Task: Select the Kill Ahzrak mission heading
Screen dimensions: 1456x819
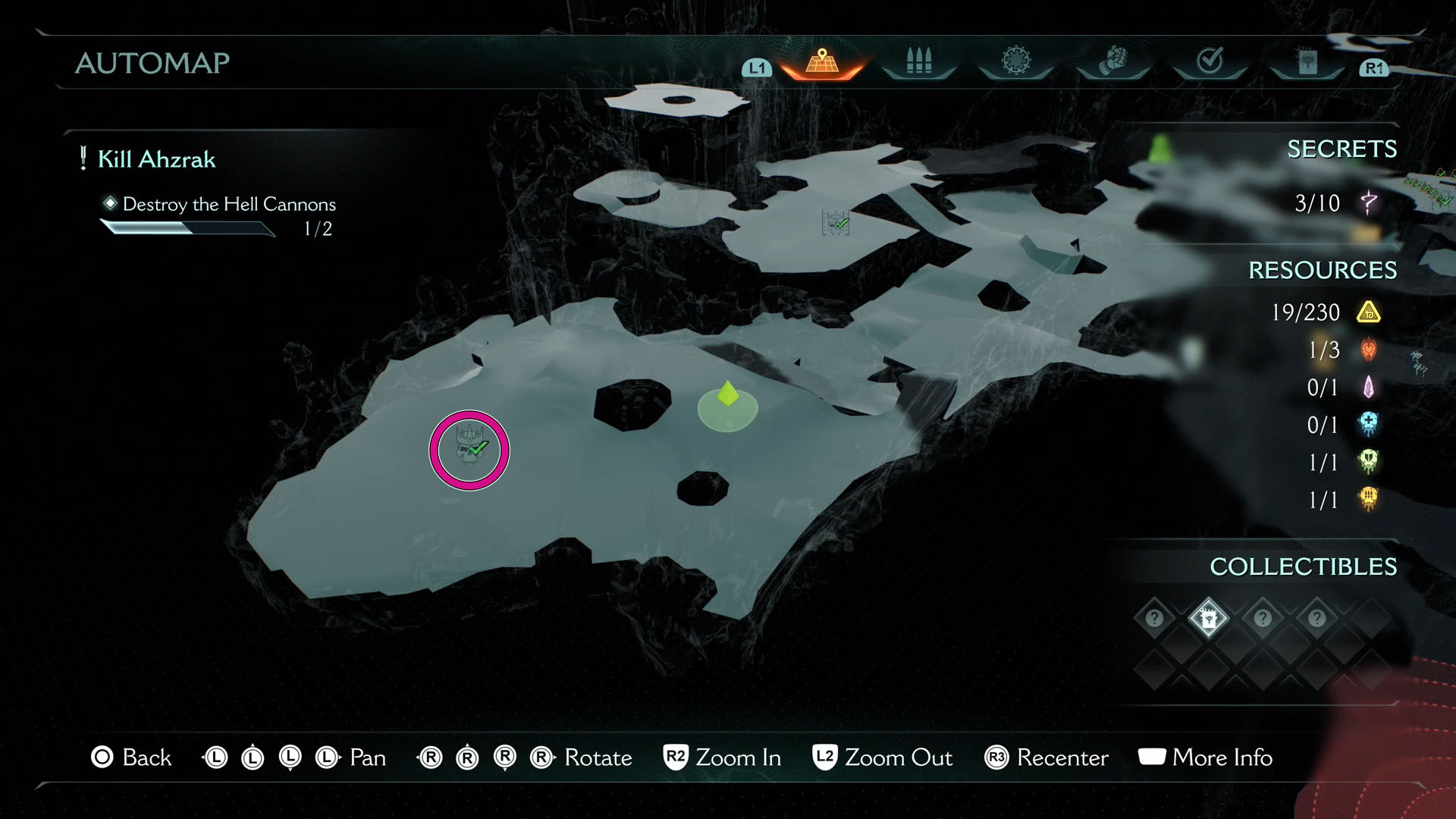Action: coord(155,159)
